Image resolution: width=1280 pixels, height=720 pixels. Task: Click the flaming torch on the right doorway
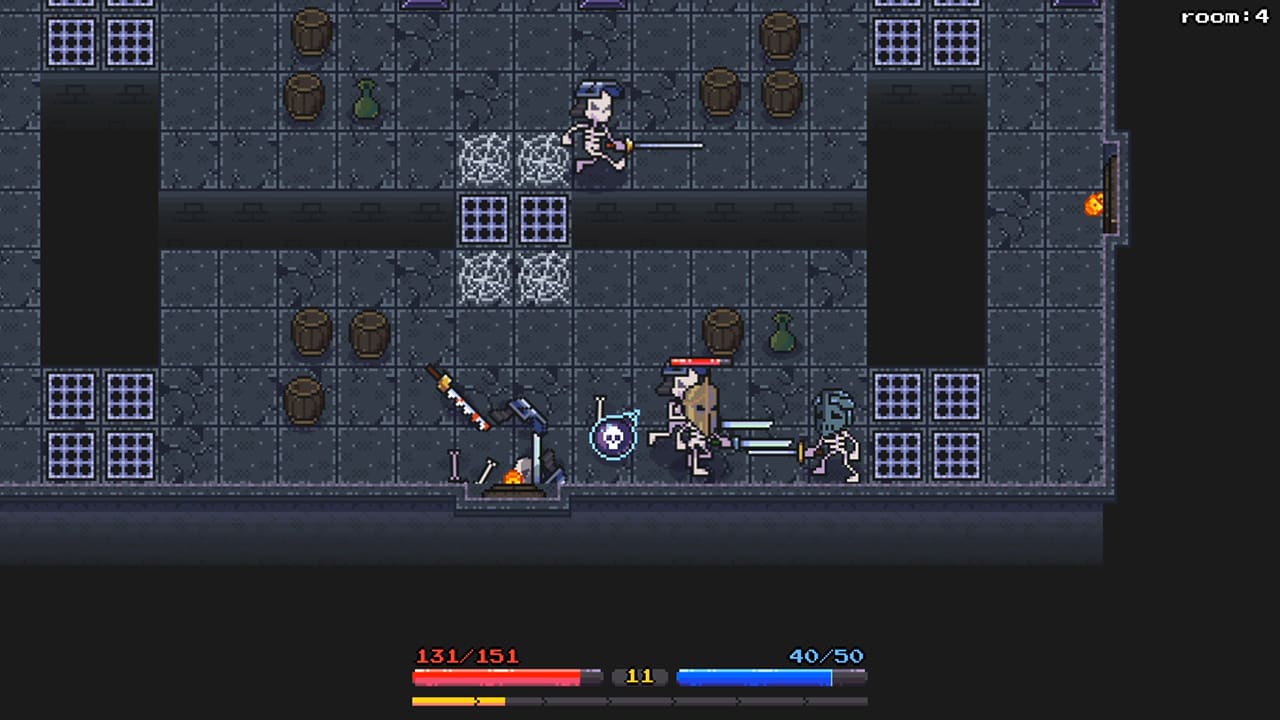[x=1093, y=205]
